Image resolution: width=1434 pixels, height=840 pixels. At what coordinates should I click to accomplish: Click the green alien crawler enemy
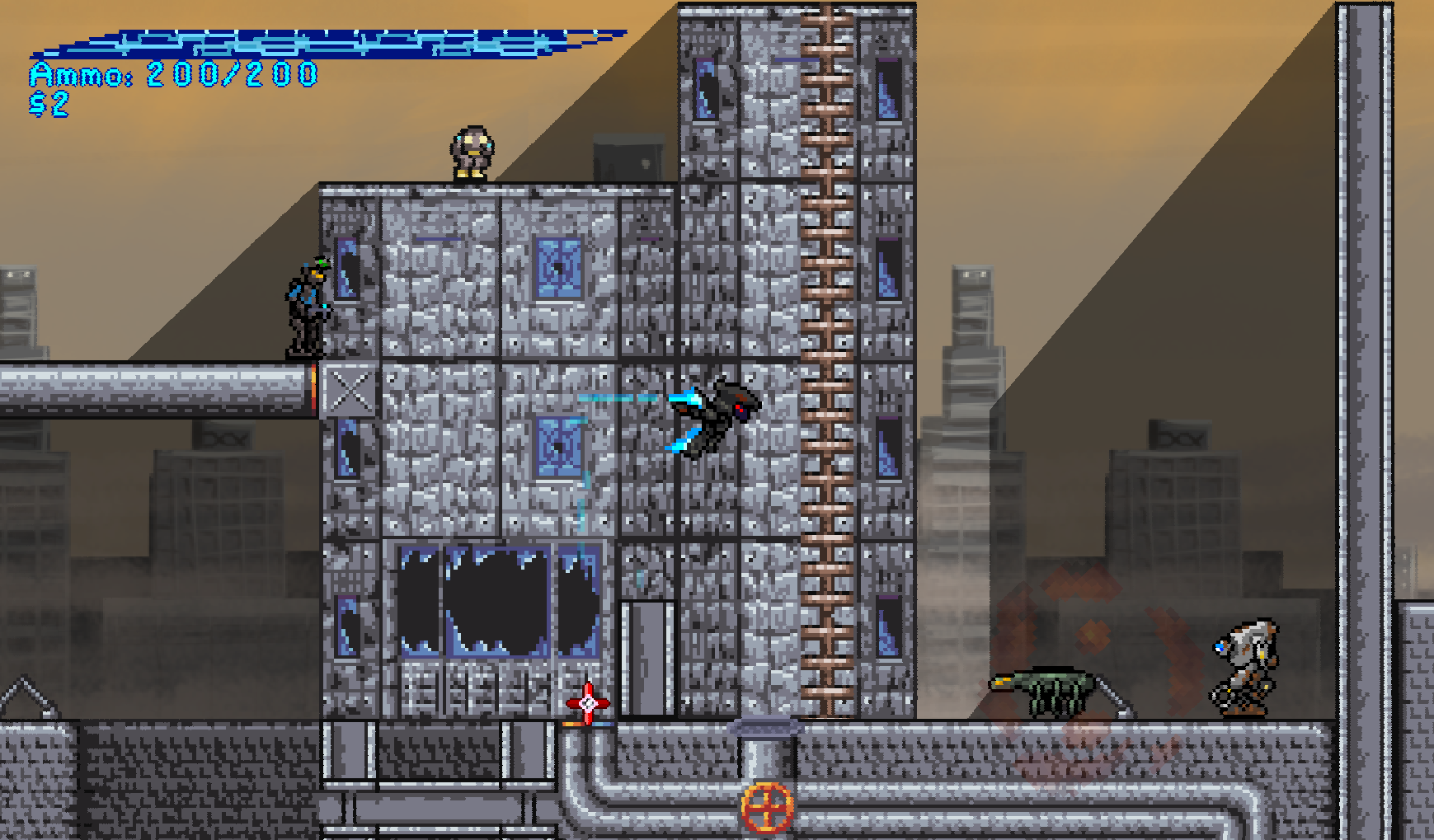point(1041,692)
